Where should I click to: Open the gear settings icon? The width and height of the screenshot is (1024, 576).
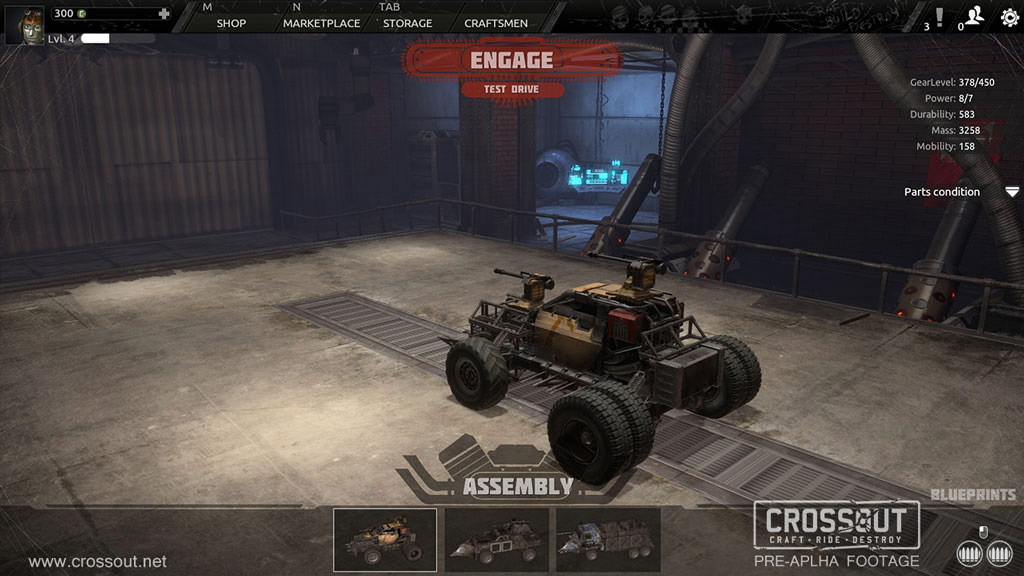[x=1009, y=17]
